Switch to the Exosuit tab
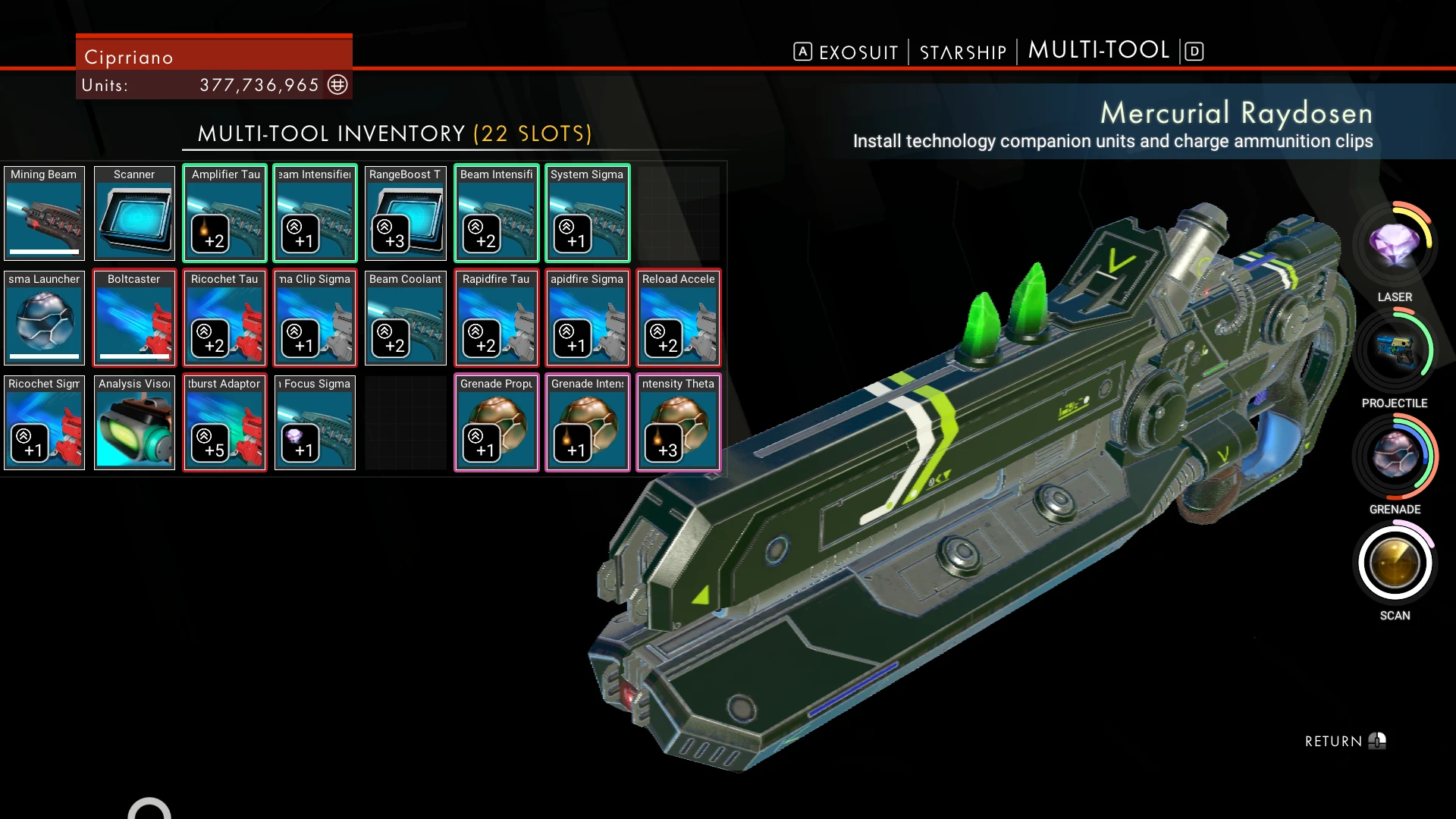 point(858,52)
